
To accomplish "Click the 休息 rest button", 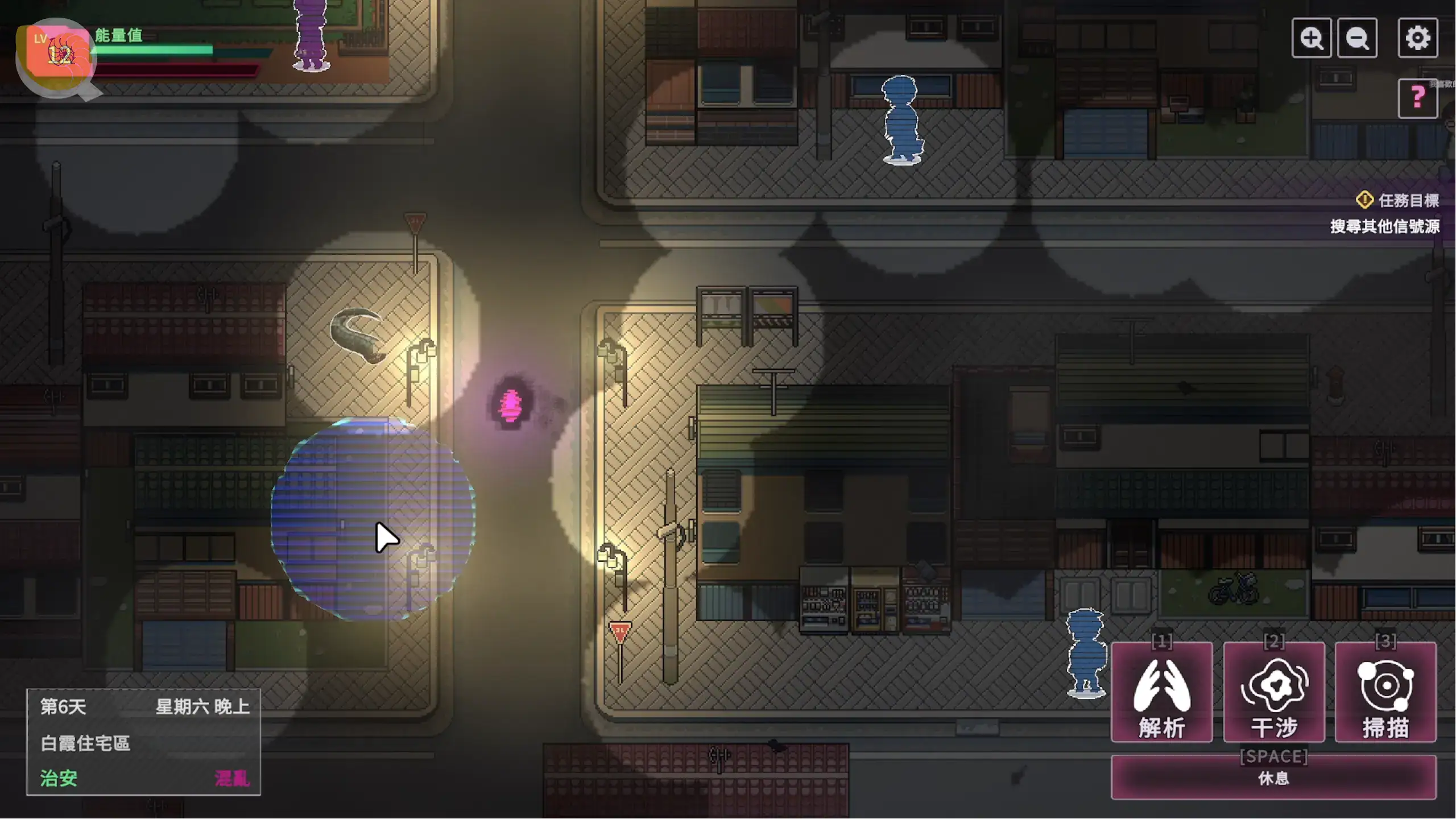I will click(1273, 777).
